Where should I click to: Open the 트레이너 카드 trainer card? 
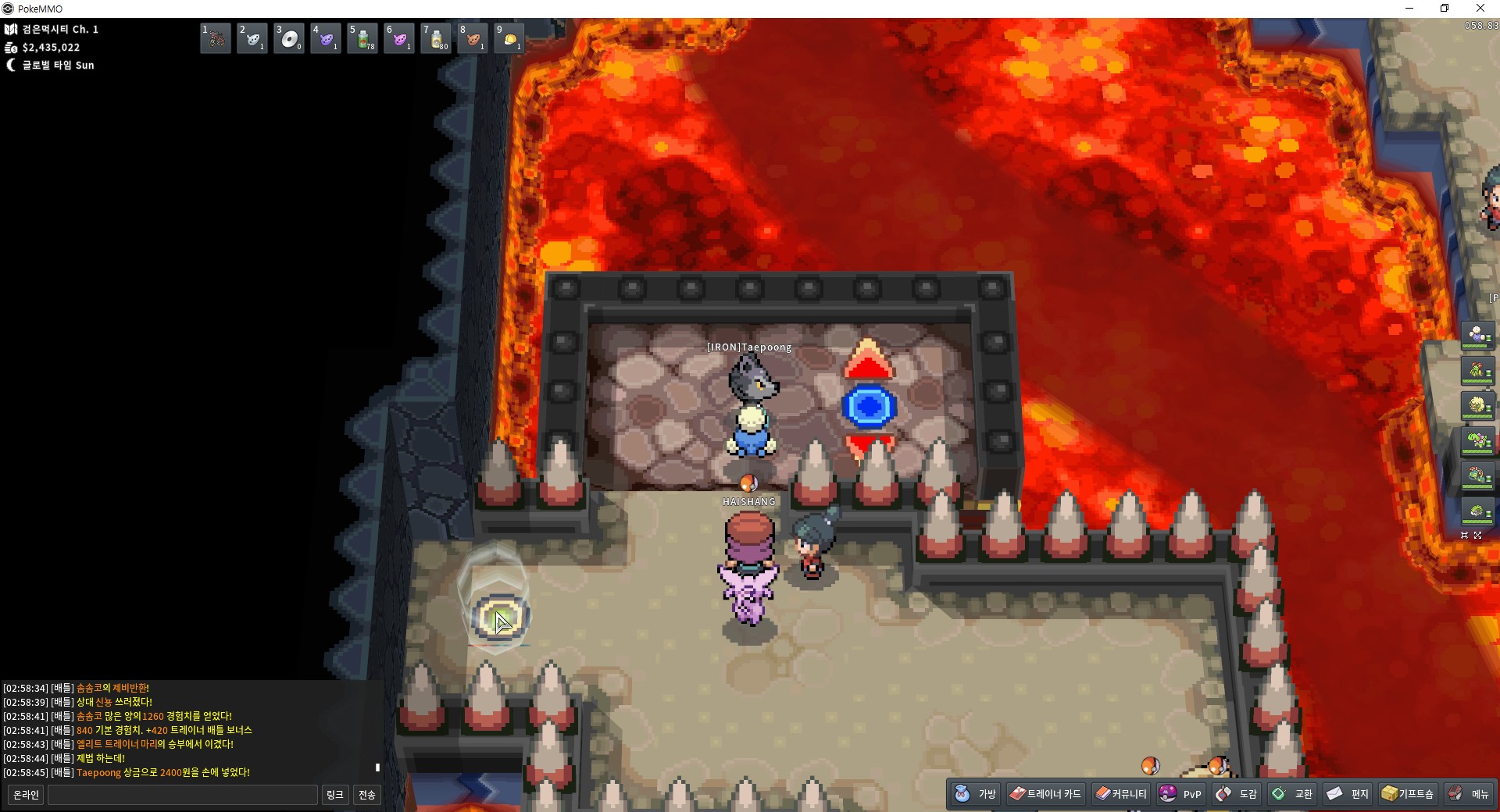tap(1045, 794)
